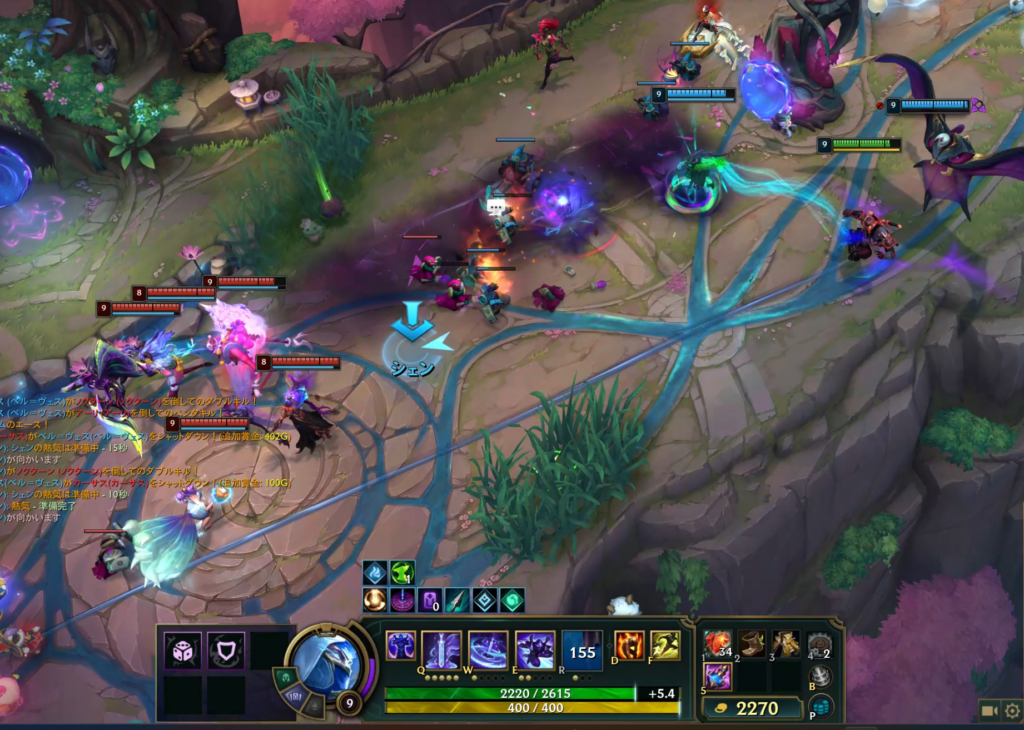The image size is (1024, 730).
Task: Activate the D summoner spell
Action: (x=629, y=646)
